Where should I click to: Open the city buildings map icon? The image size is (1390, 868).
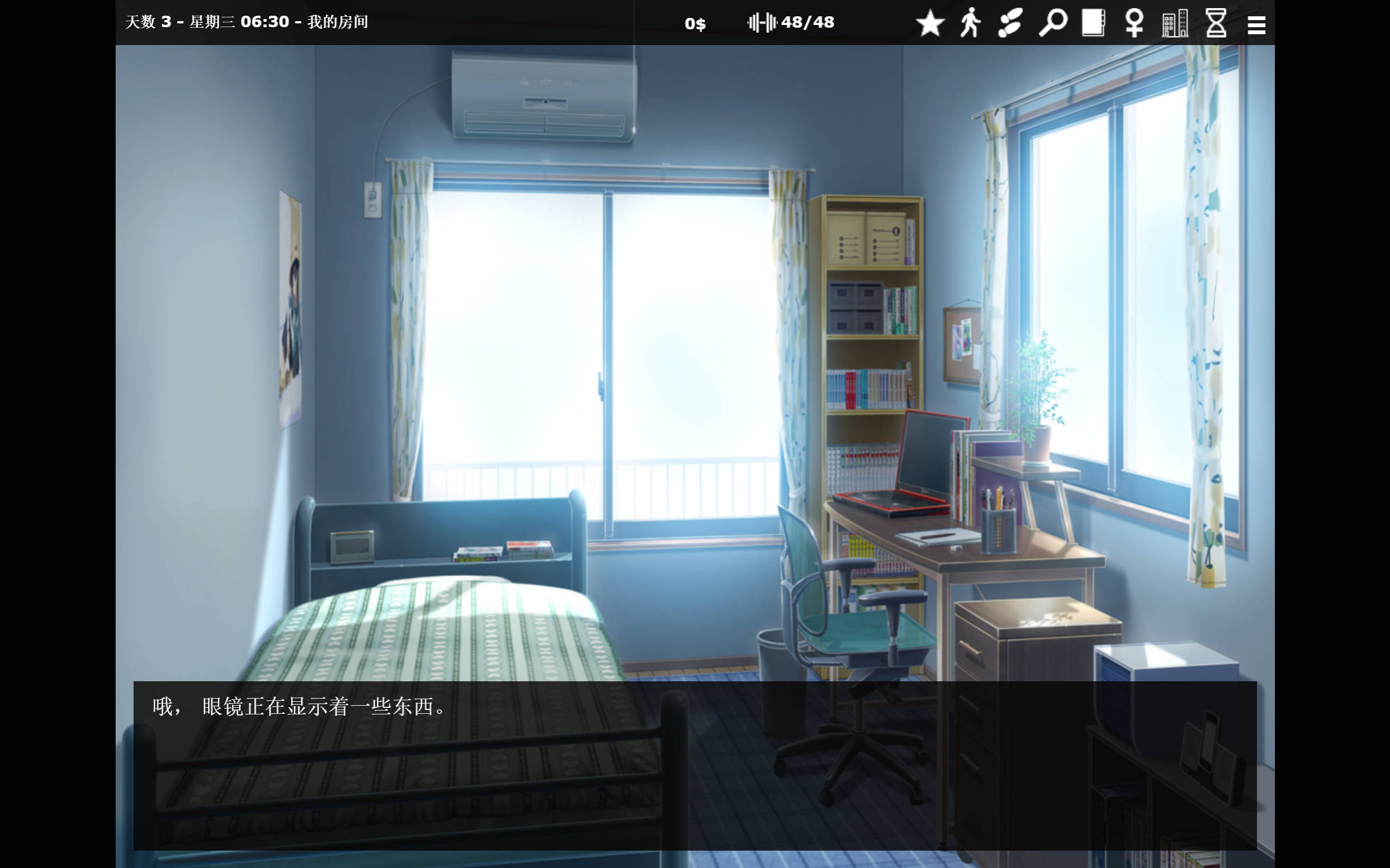pos(1174,23)
